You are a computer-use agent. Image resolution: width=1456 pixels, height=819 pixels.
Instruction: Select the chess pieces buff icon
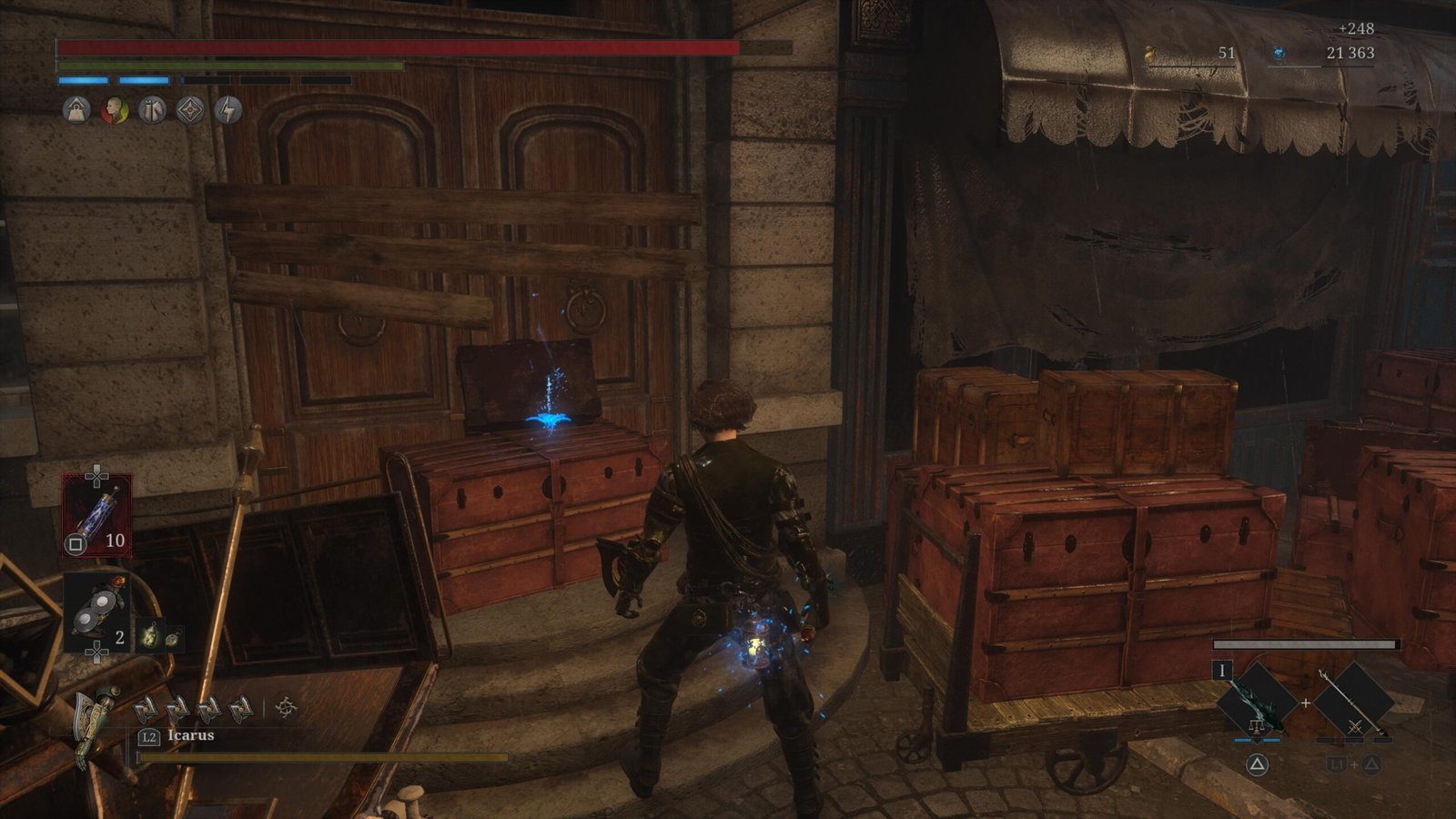(x=152, y=111)
